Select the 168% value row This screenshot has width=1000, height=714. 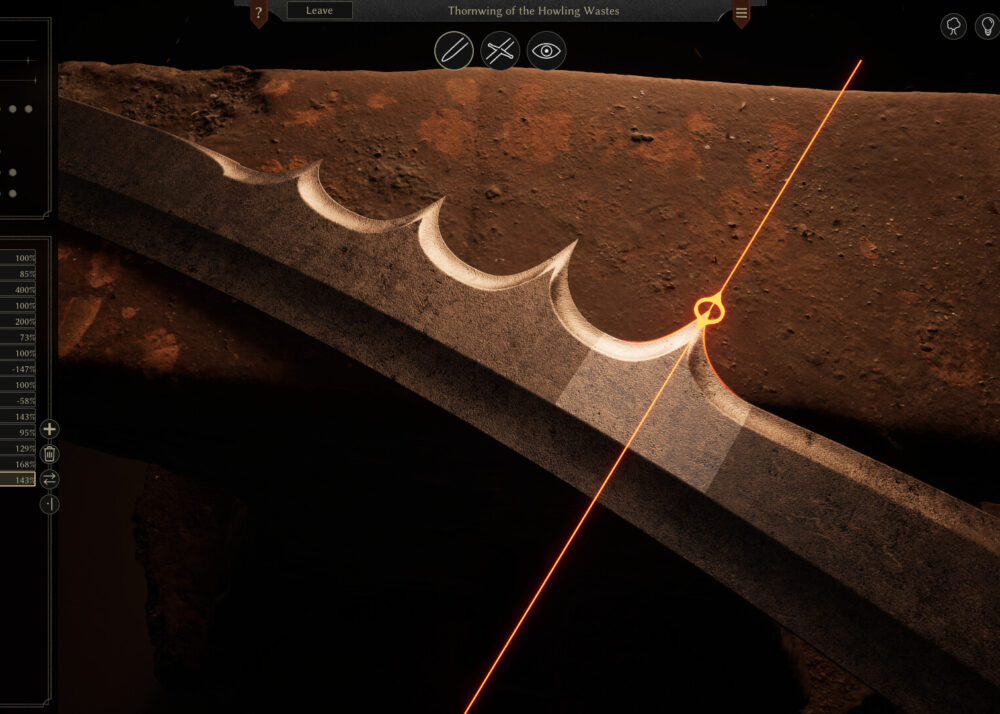(18, 464)
